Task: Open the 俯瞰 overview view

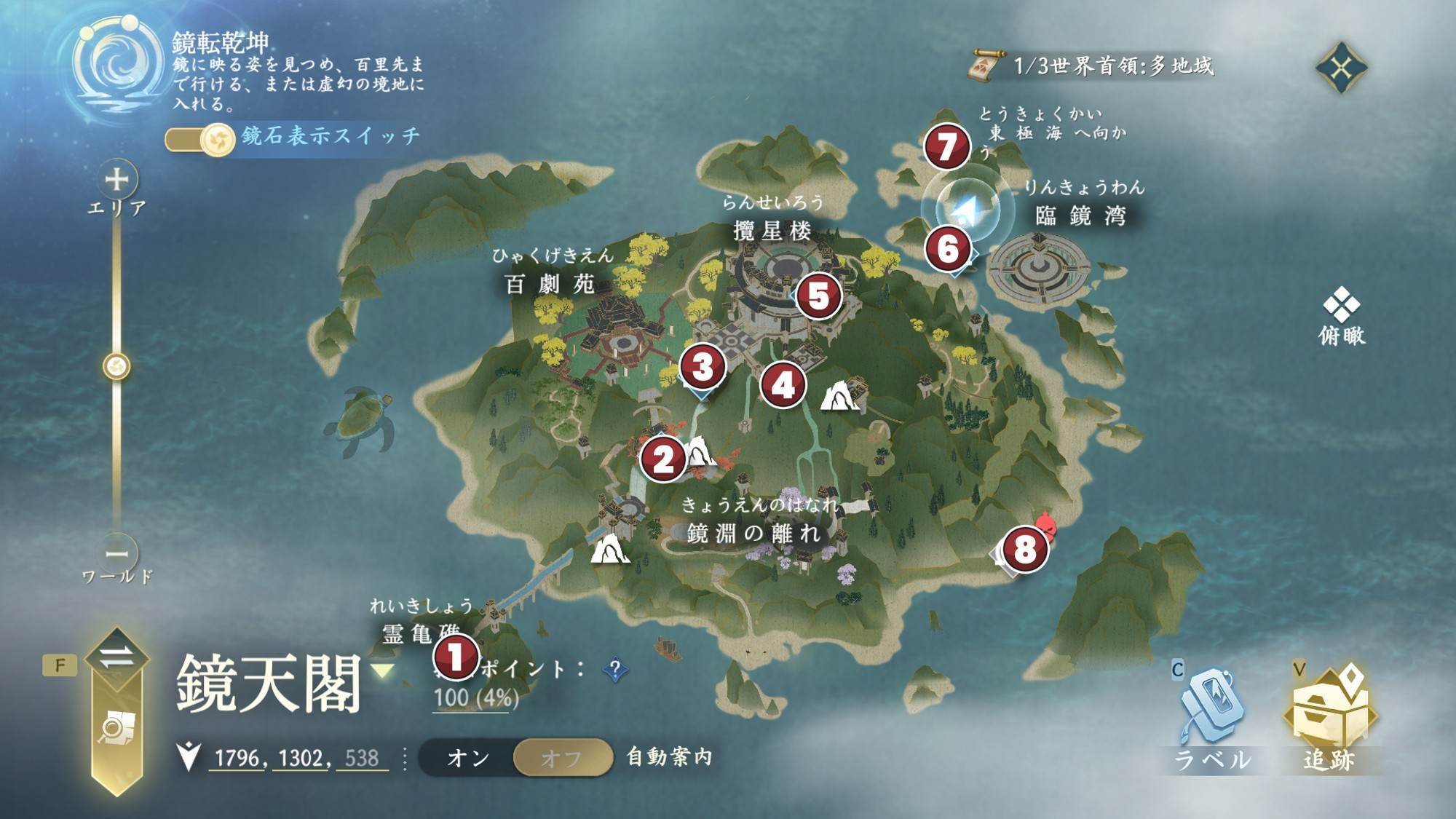Action: click(x=1341, y=314)
